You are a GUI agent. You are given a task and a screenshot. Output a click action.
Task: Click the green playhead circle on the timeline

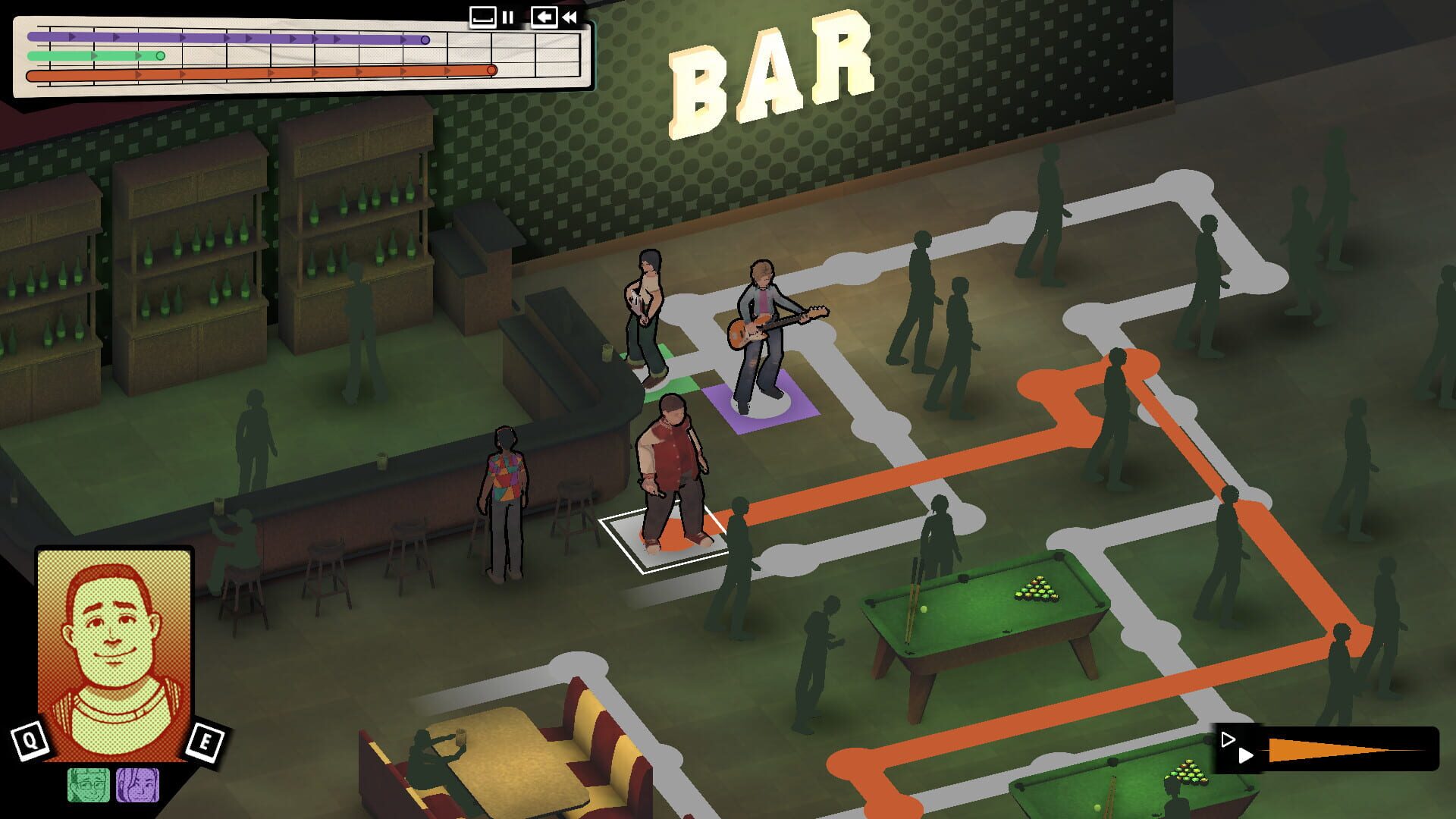(x=159, y=55)
